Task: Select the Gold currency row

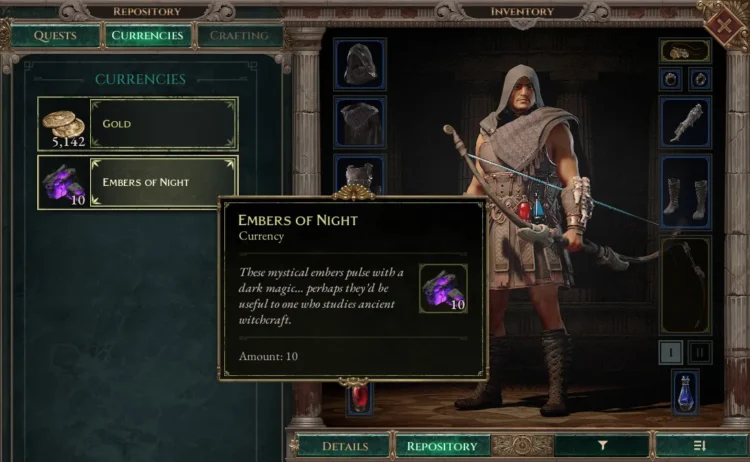Action: (138, 124)
